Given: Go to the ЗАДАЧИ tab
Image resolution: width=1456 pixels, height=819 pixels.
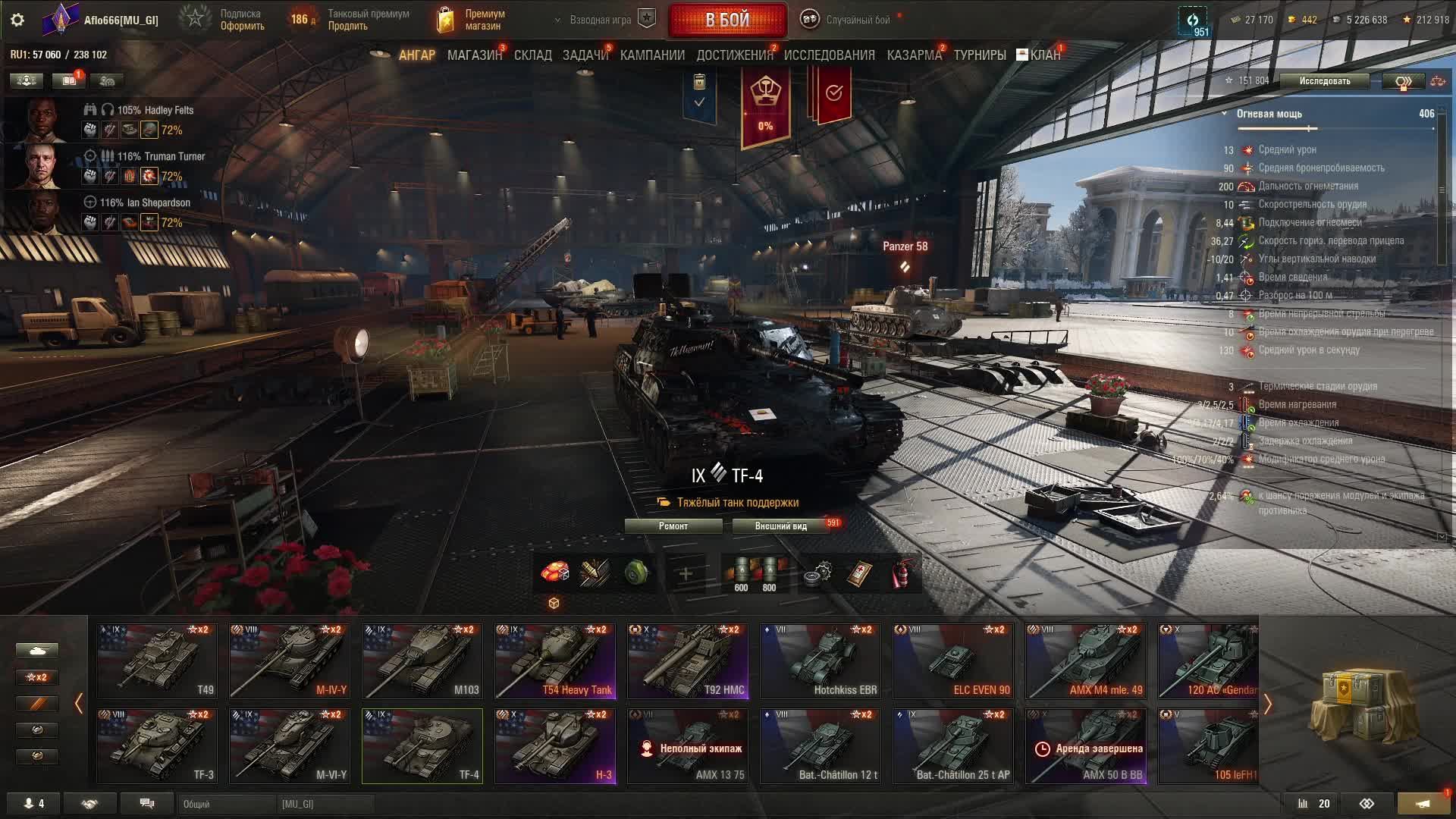Looking at the screenshot, I should click(x=585, y=55).
